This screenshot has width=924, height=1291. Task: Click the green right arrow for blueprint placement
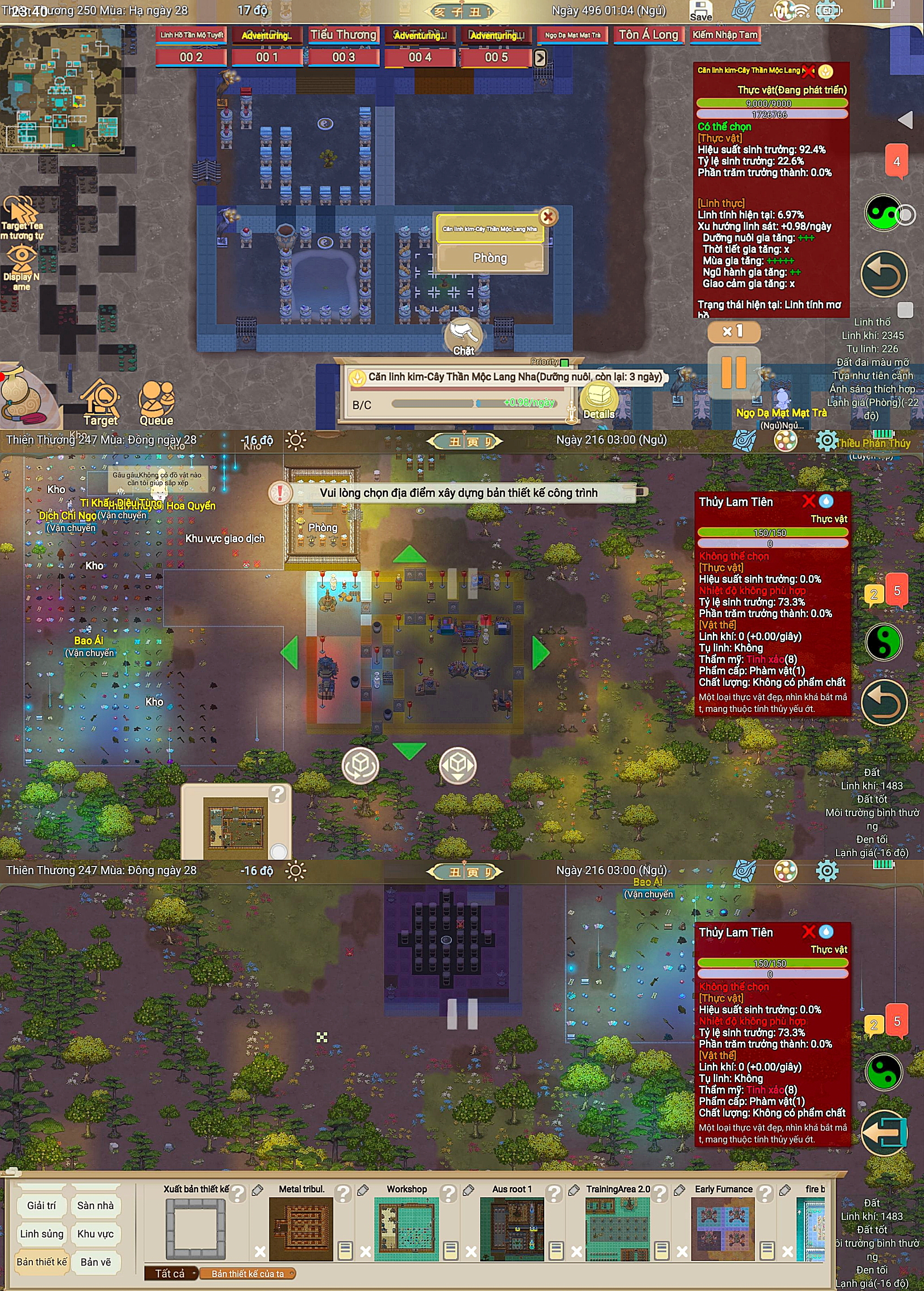click(540, 652)
